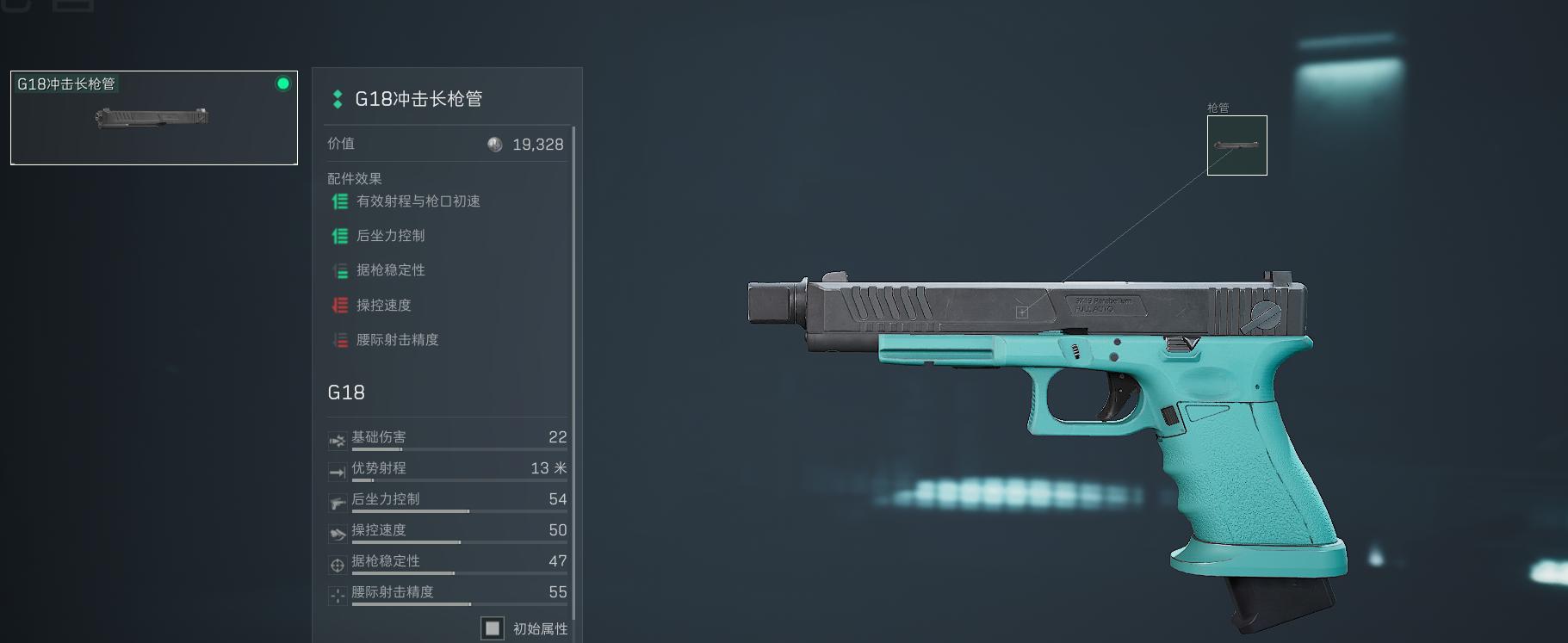Image resolution: width=1568 pixels, height=643 pixels.
Task: Click the 枪管 barrel slot on the weapon
Action: pyautogui.click(x=1236, y=145)
